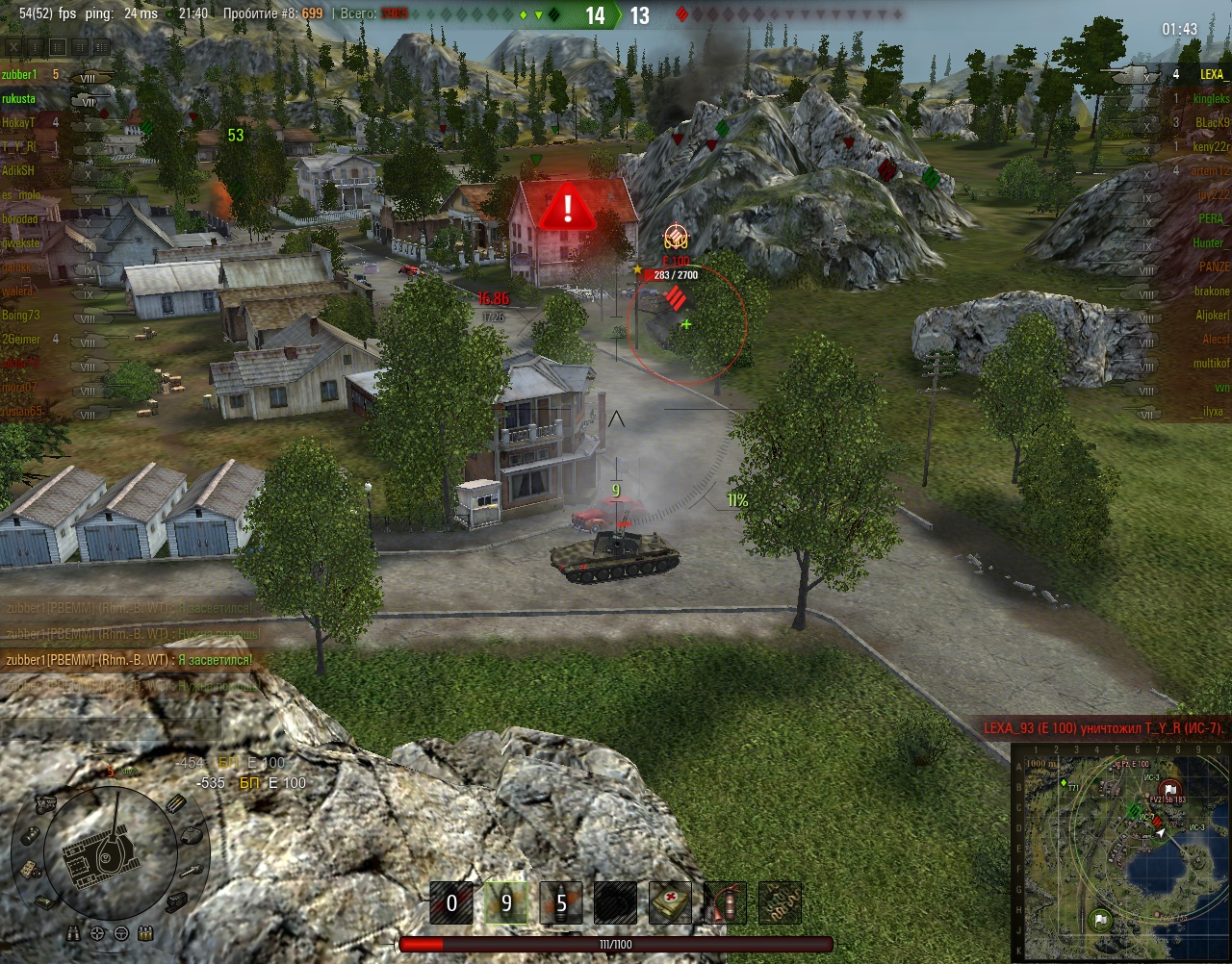
Task: Activate the fire extinguisher consumable
Action: coord(725,903)
